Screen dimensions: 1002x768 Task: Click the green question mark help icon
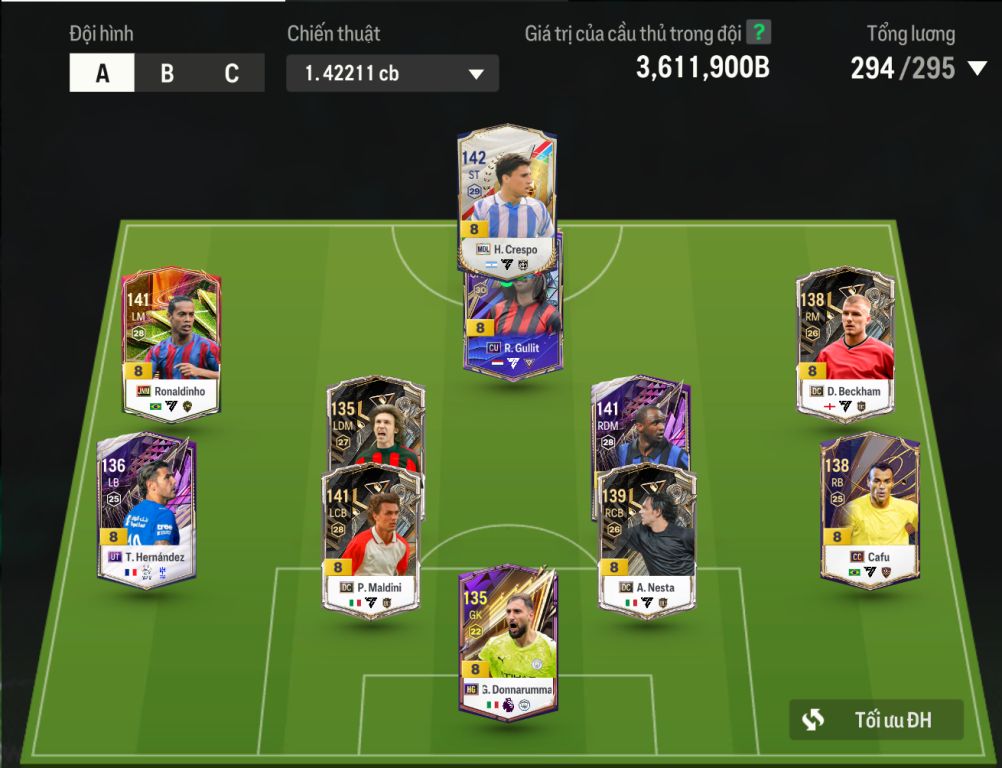coord(759,33)
